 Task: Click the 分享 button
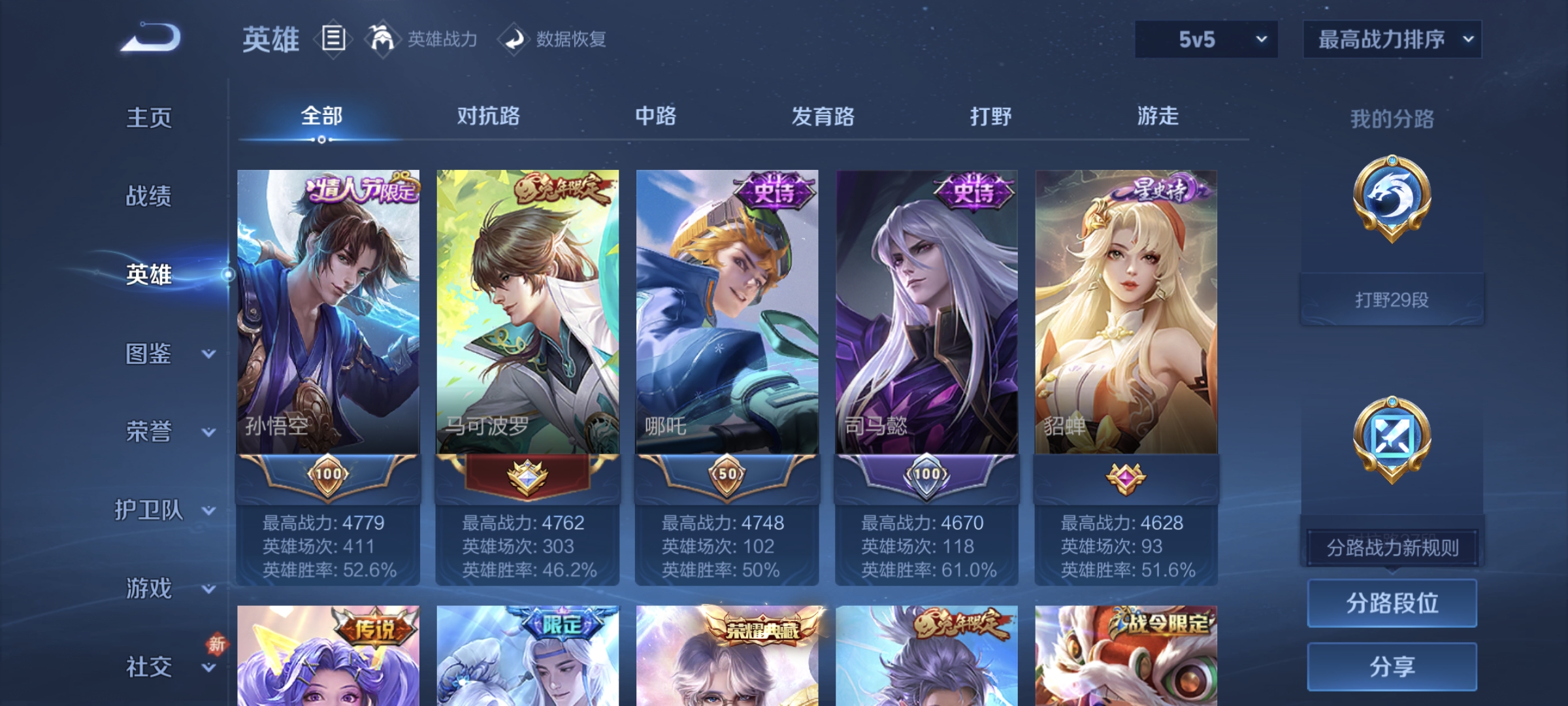(x=1392, y=665)
